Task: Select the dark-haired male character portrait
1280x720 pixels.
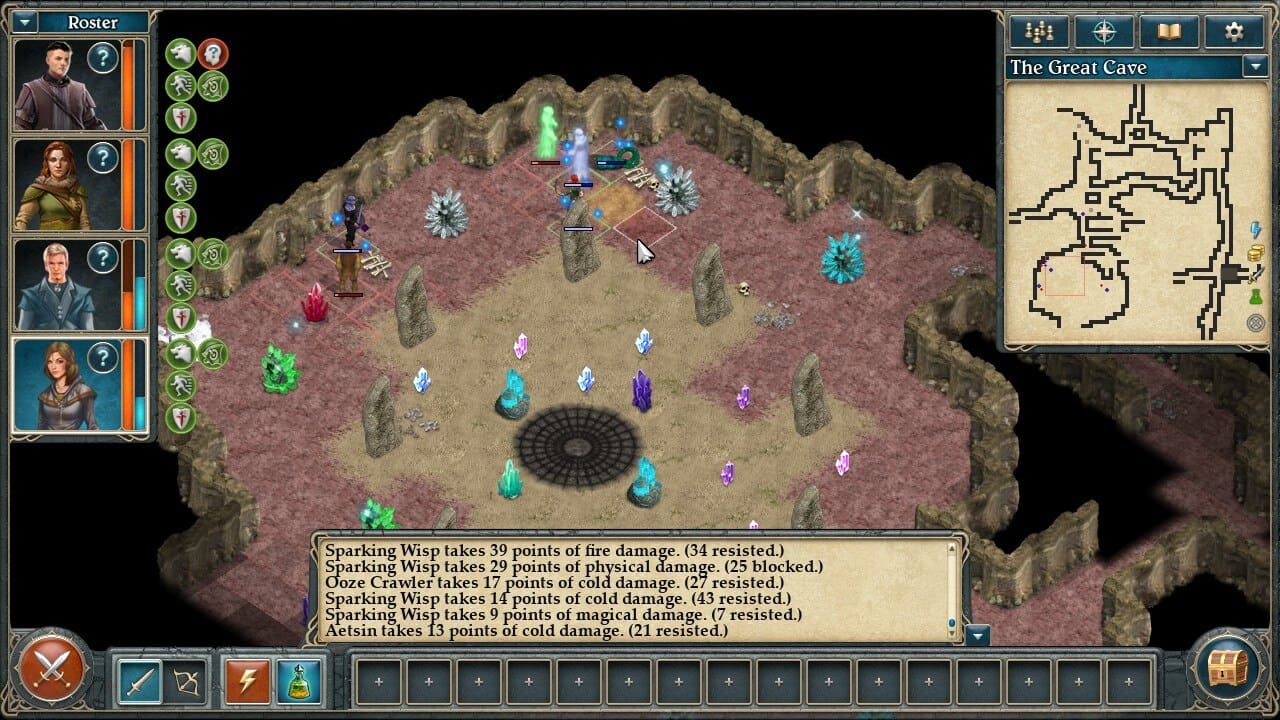Action: click(64, 85)
